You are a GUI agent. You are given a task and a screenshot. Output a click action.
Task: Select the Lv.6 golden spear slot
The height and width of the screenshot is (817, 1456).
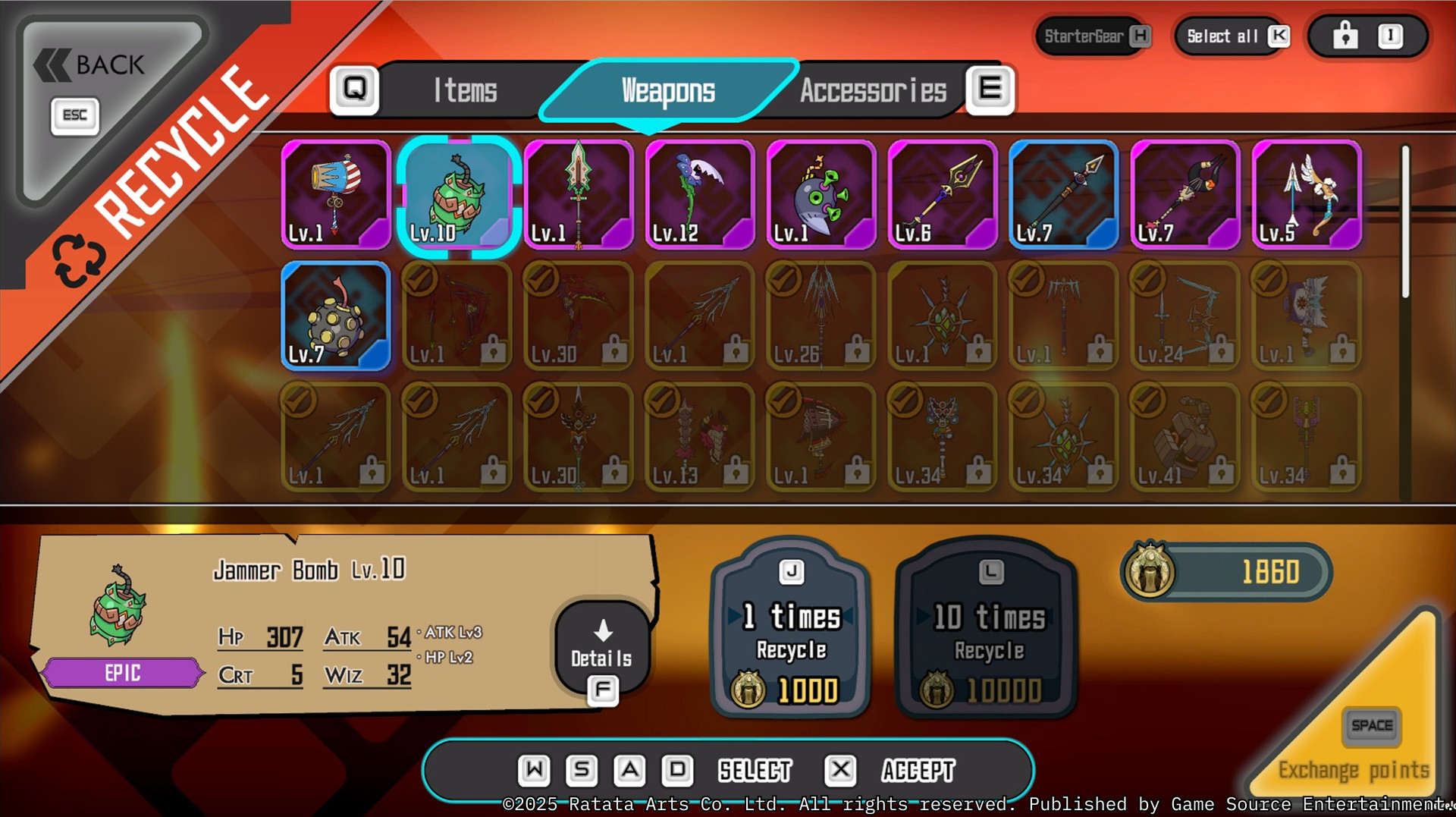(x=943, y=195)
